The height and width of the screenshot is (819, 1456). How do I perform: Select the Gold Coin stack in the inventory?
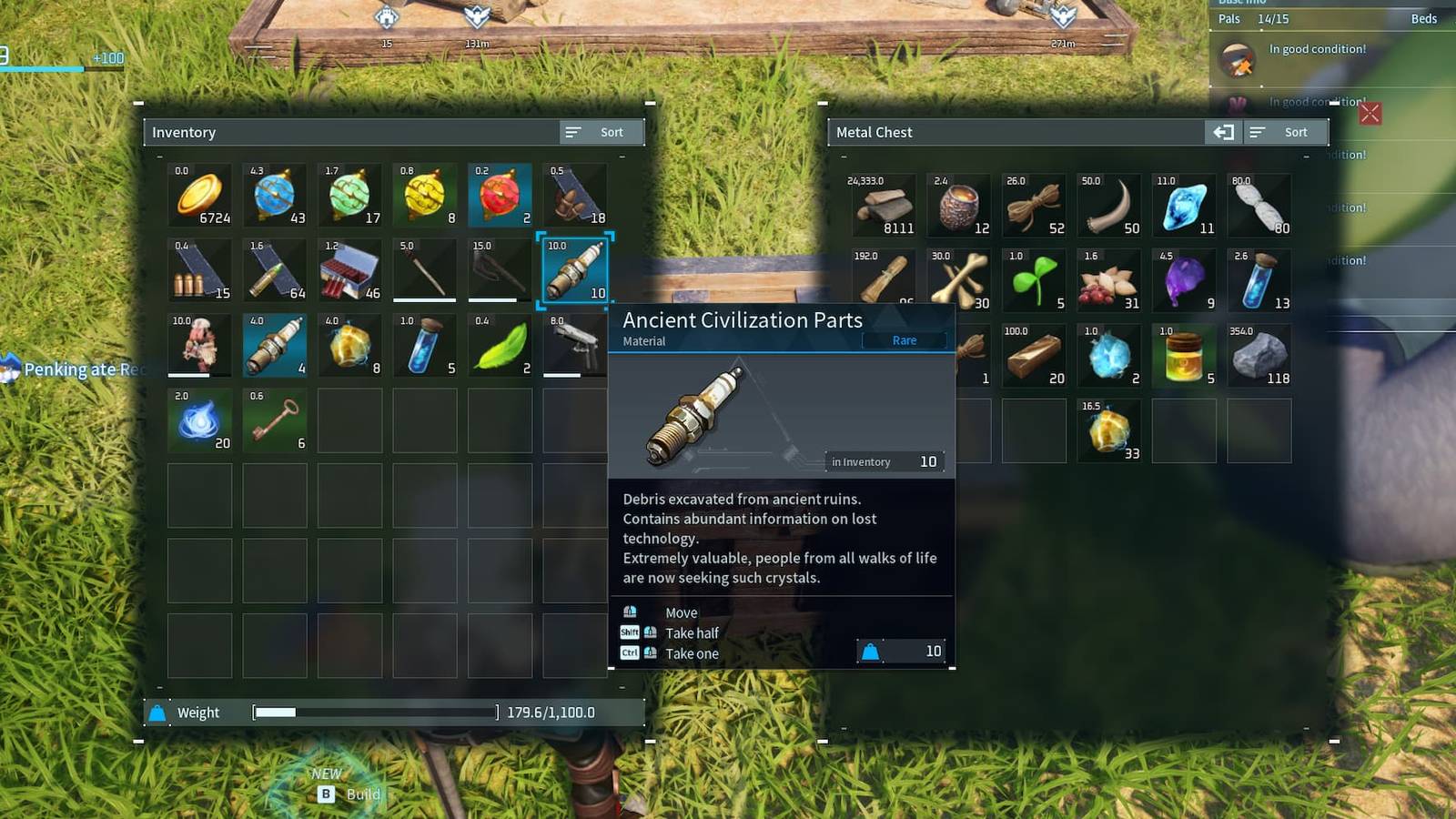[199, 196]
